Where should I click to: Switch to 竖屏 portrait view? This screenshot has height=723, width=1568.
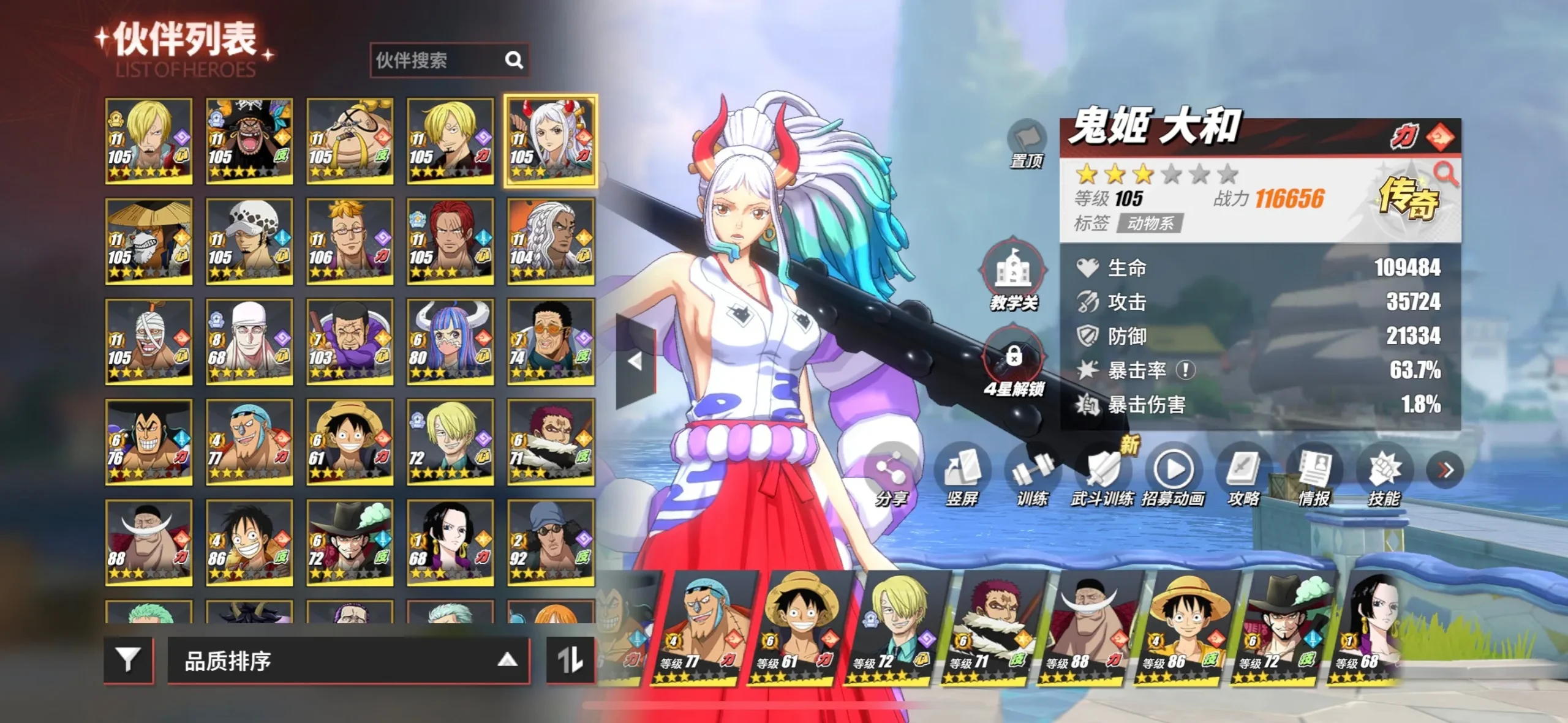962,474
